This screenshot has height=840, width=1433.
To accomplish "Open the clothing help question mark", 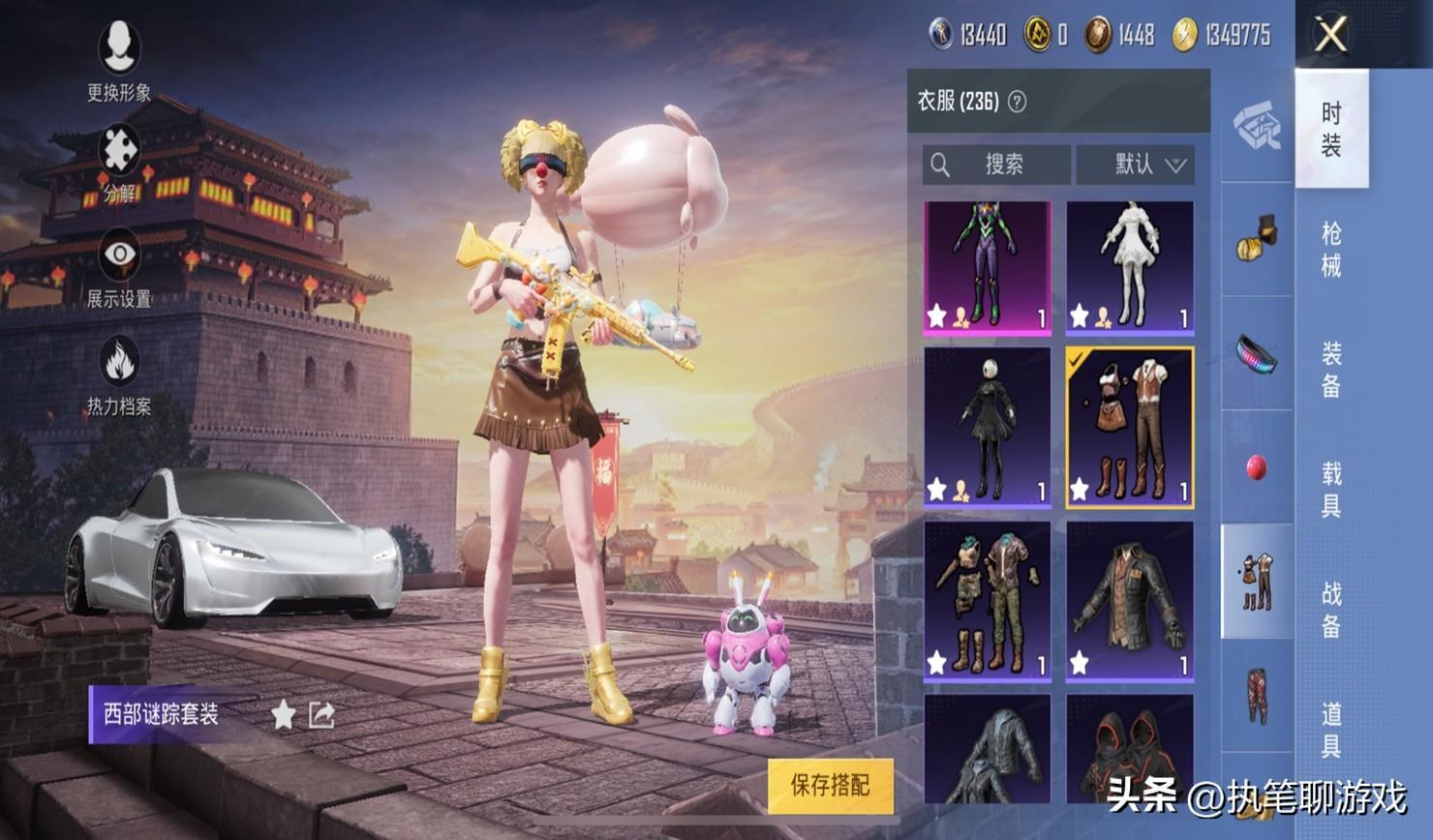I will click(1017, 102).
